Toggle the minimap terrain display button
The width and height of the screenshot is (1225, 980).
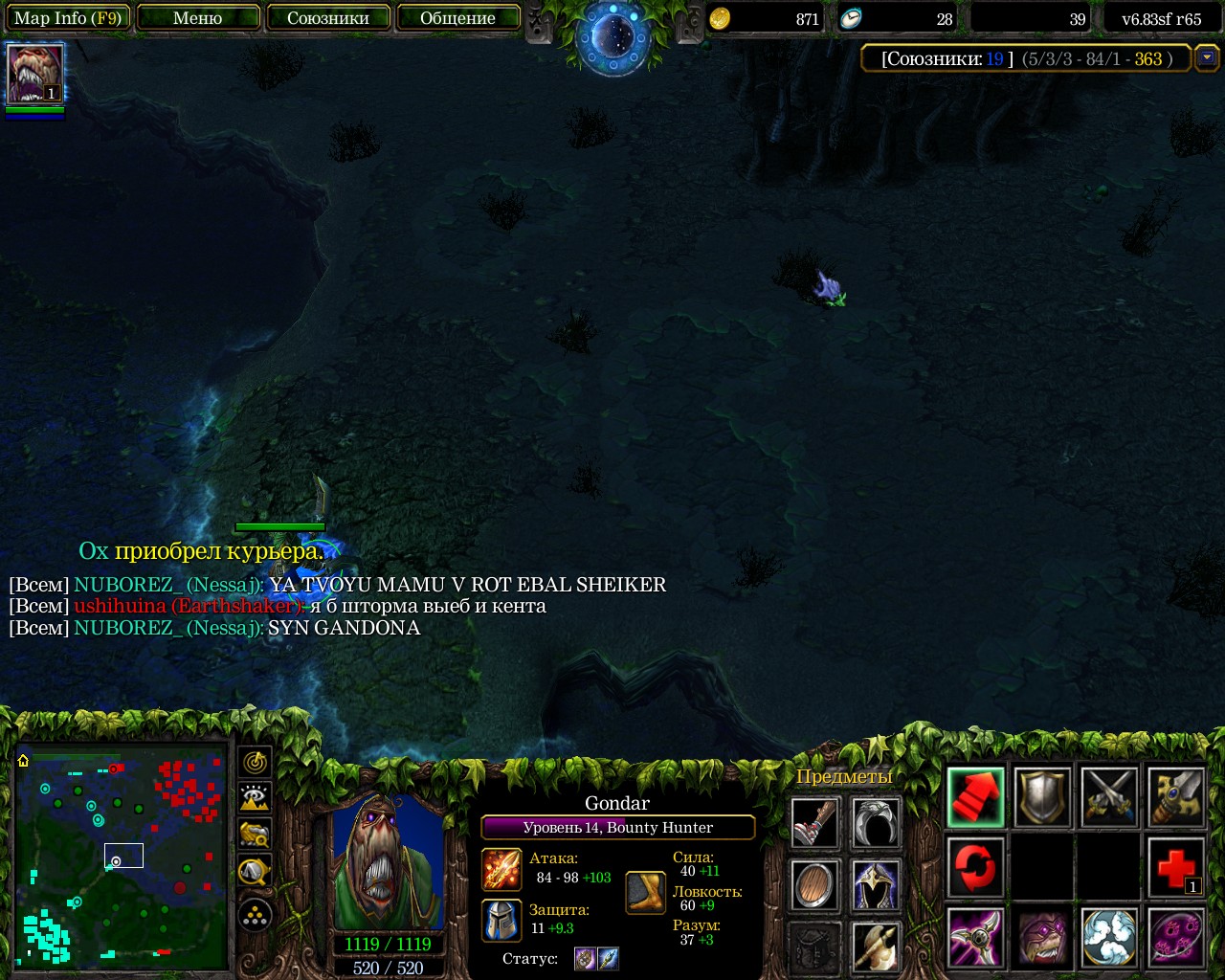(255, 798)
